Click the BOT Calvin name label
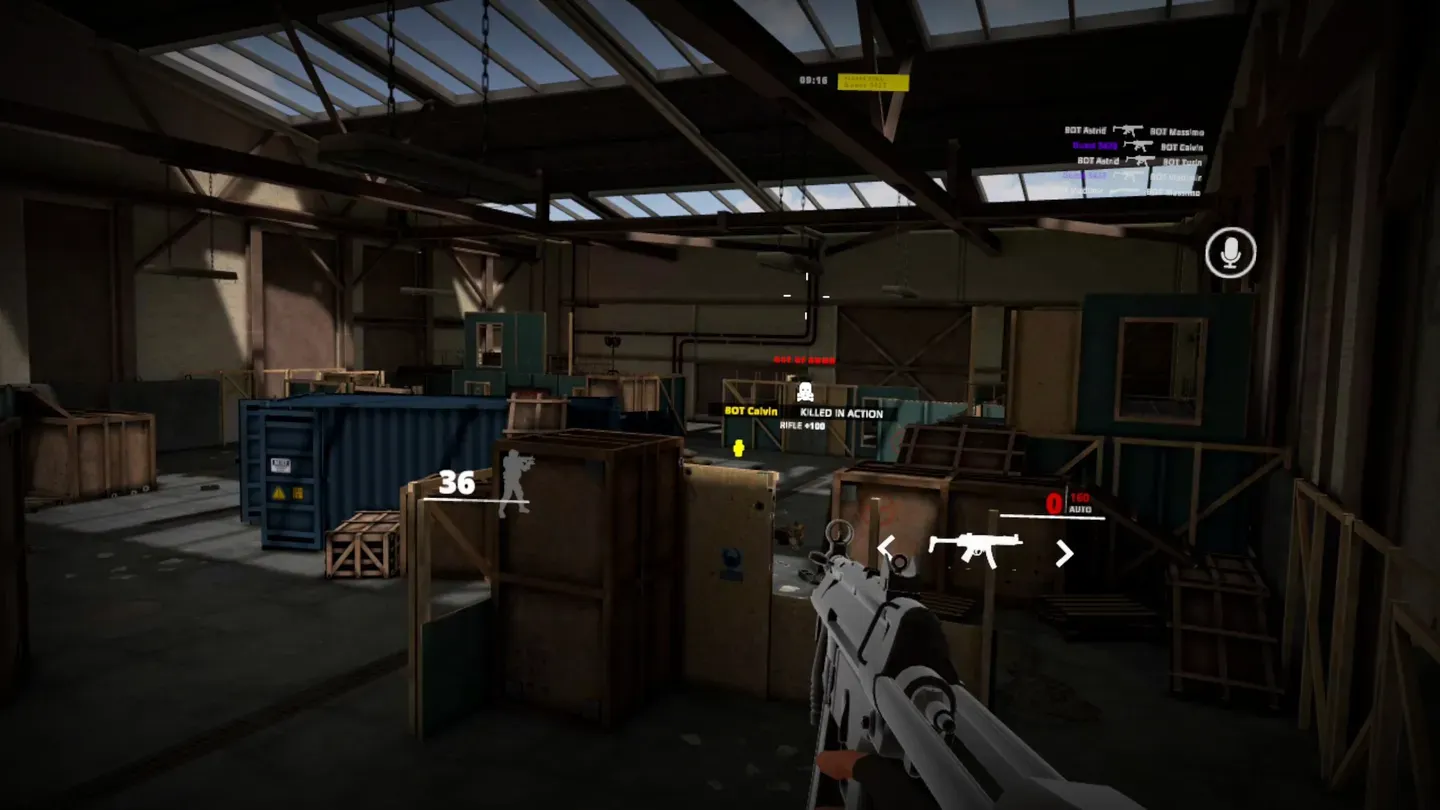Viewport: 1440px width, 810px height. pos(753,411)
